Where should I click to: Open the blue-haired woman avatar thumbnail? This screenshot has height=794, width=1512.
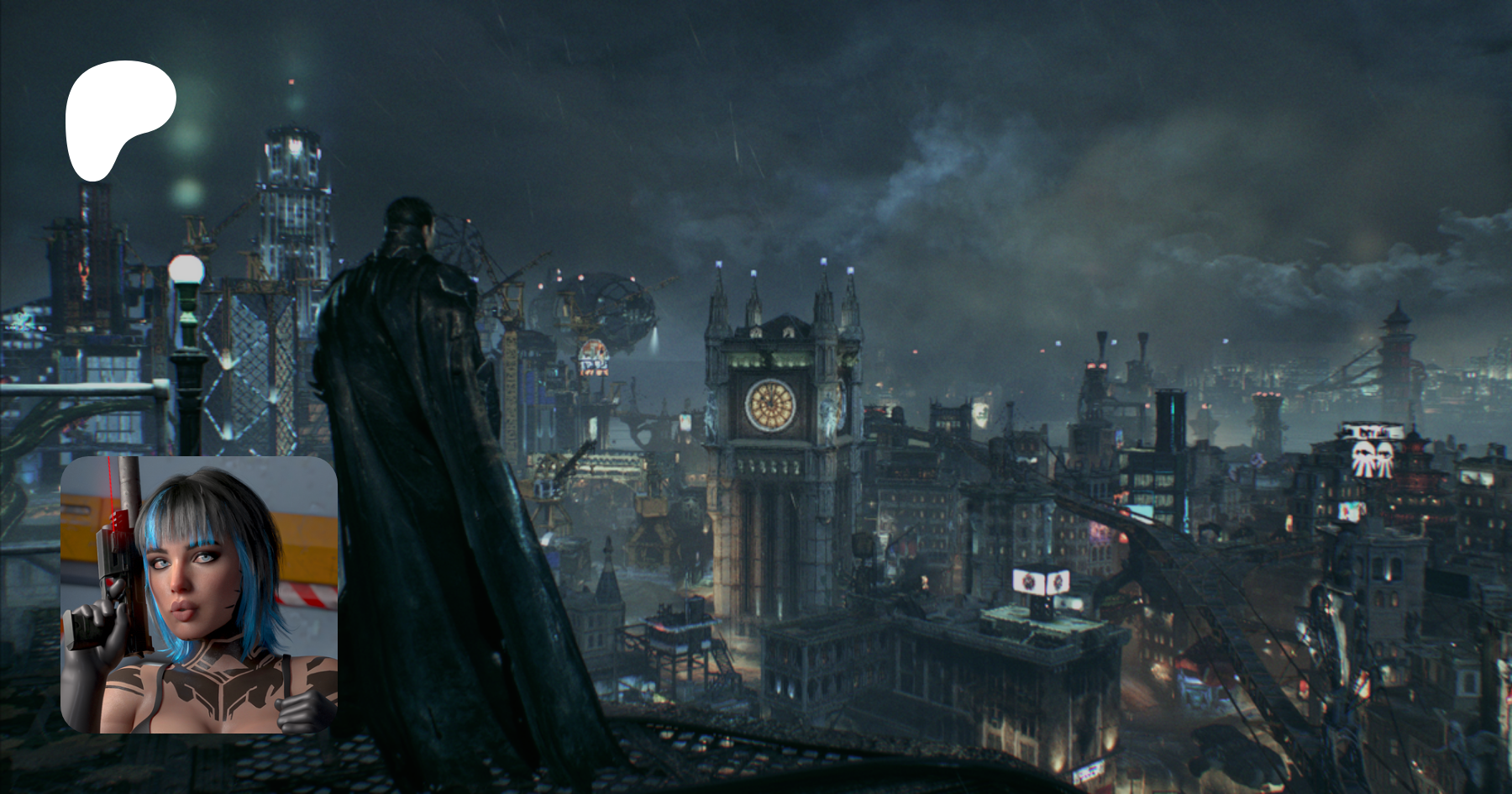pyautogui.click(x=199, y=594)
